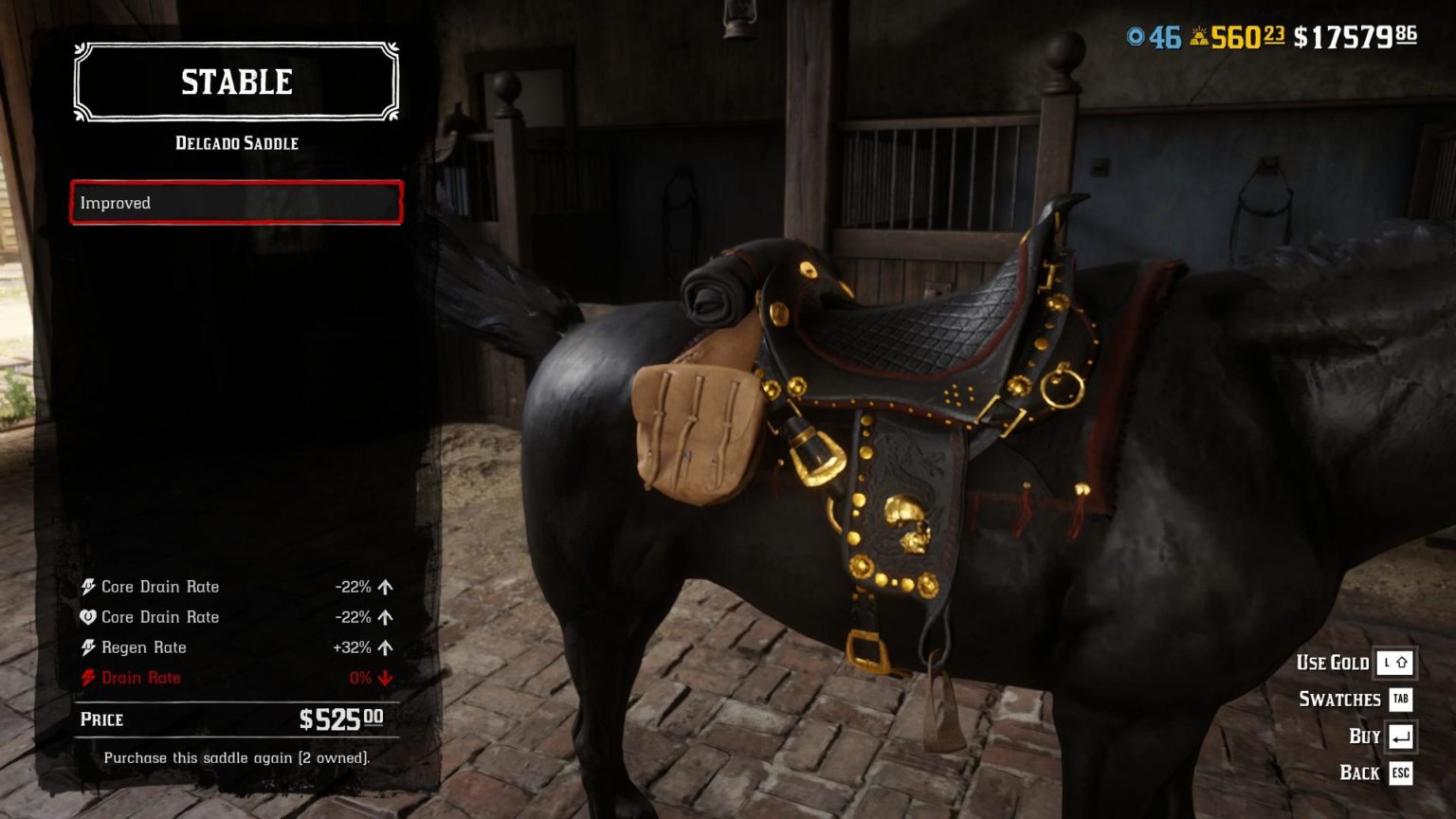This screenshot has width=1456, height=819.
Task: Click the red Drain Rate icon
Action: point(90,678)
